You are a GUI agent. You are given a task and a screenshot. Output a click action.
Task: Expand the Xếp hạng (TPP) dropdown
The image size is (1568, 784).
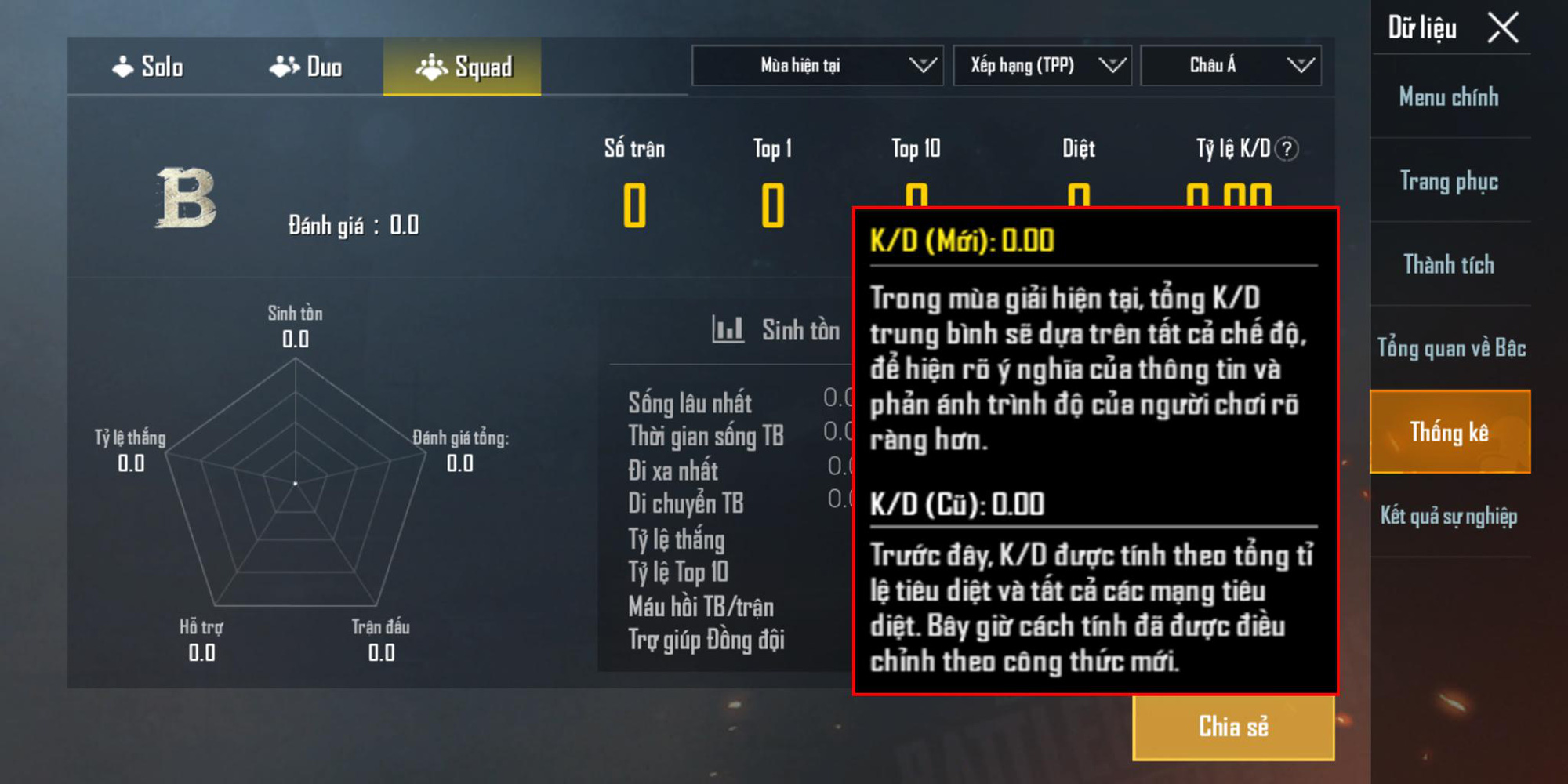tap(1042, 65)
